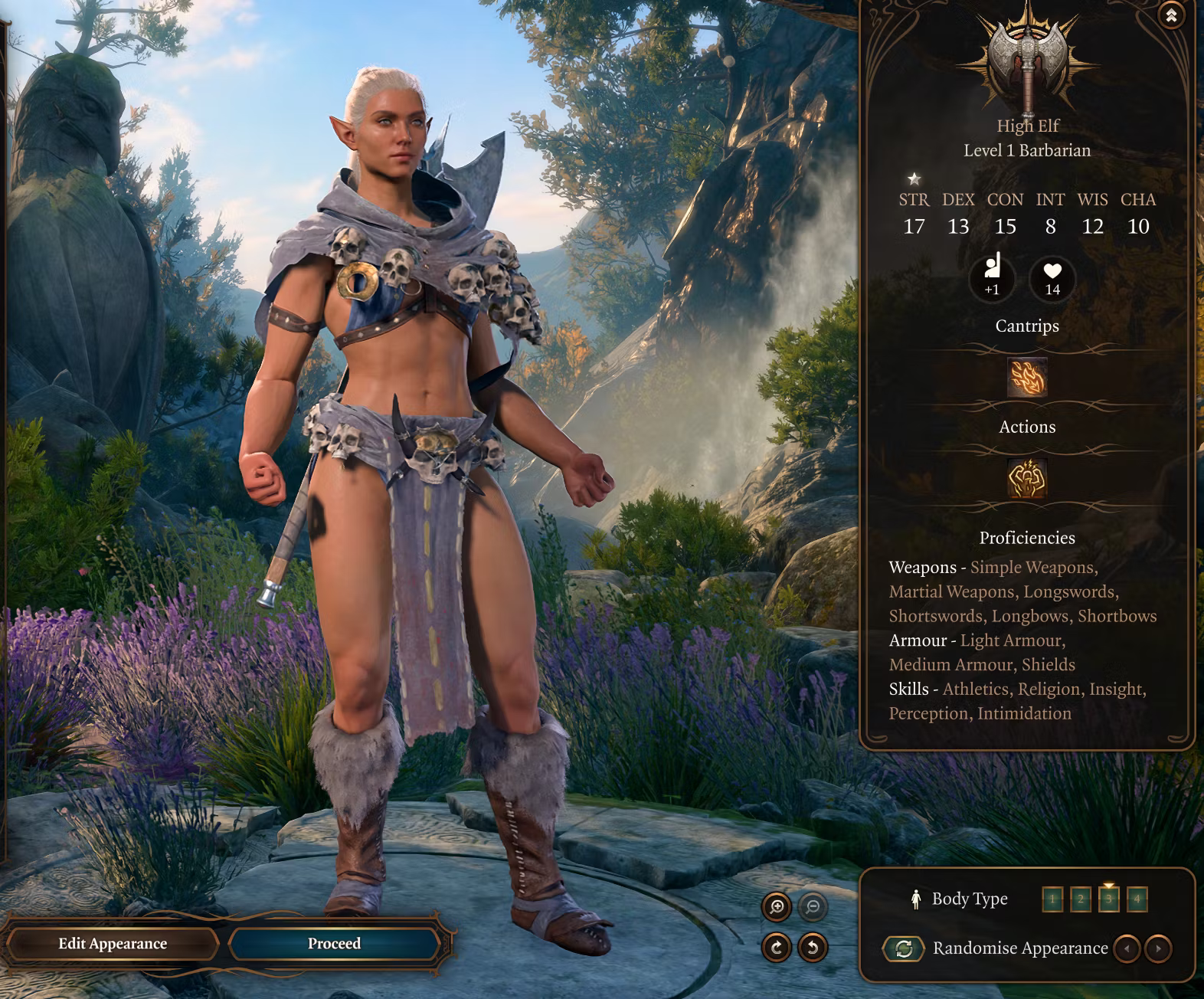Click Proceed to continue character creation
This screenshot has height=999, width=1204.
[x=334, y=944]
